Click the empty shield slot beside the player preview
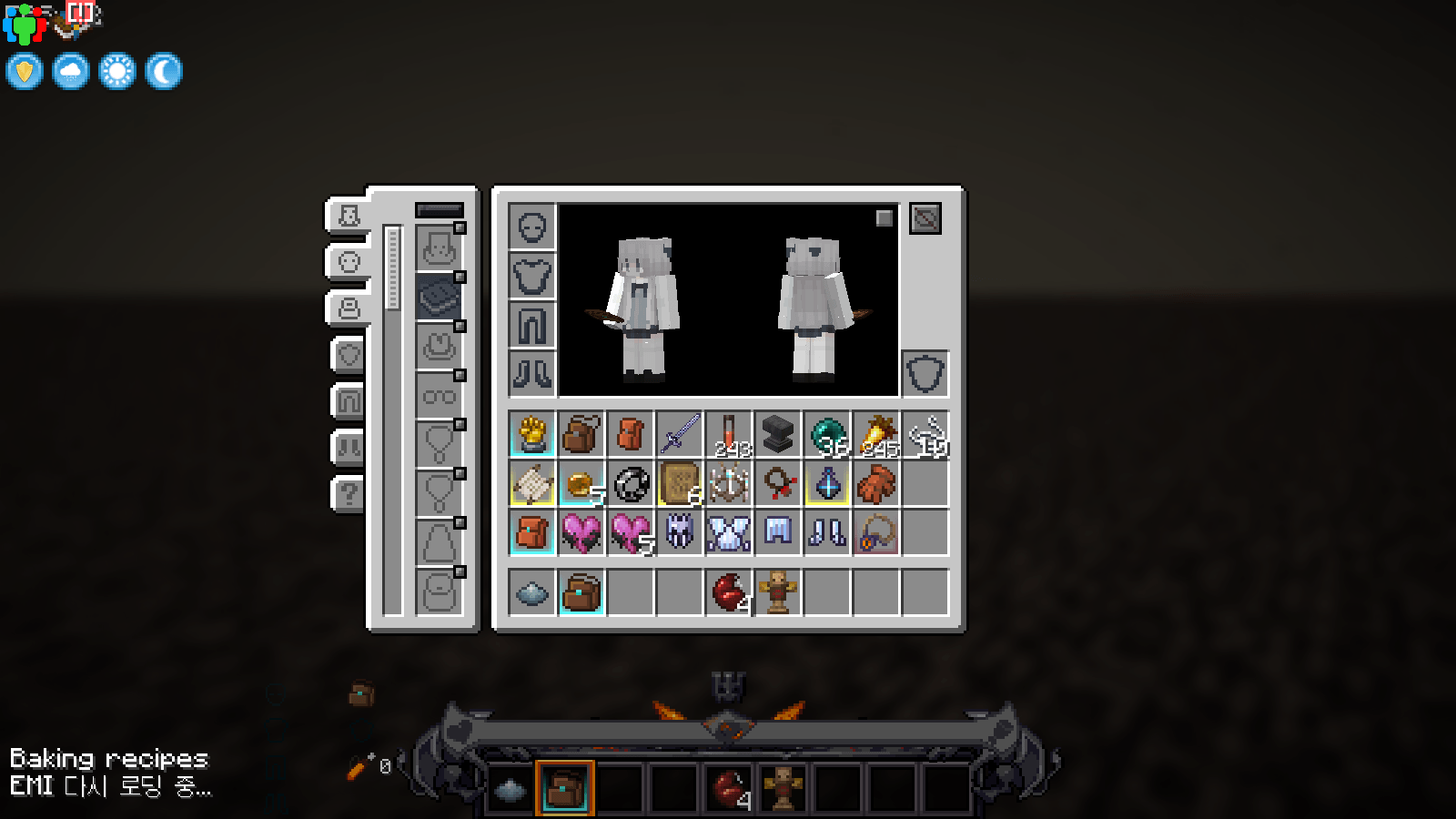Screen dimensions: 1456x819 (925, 373)
